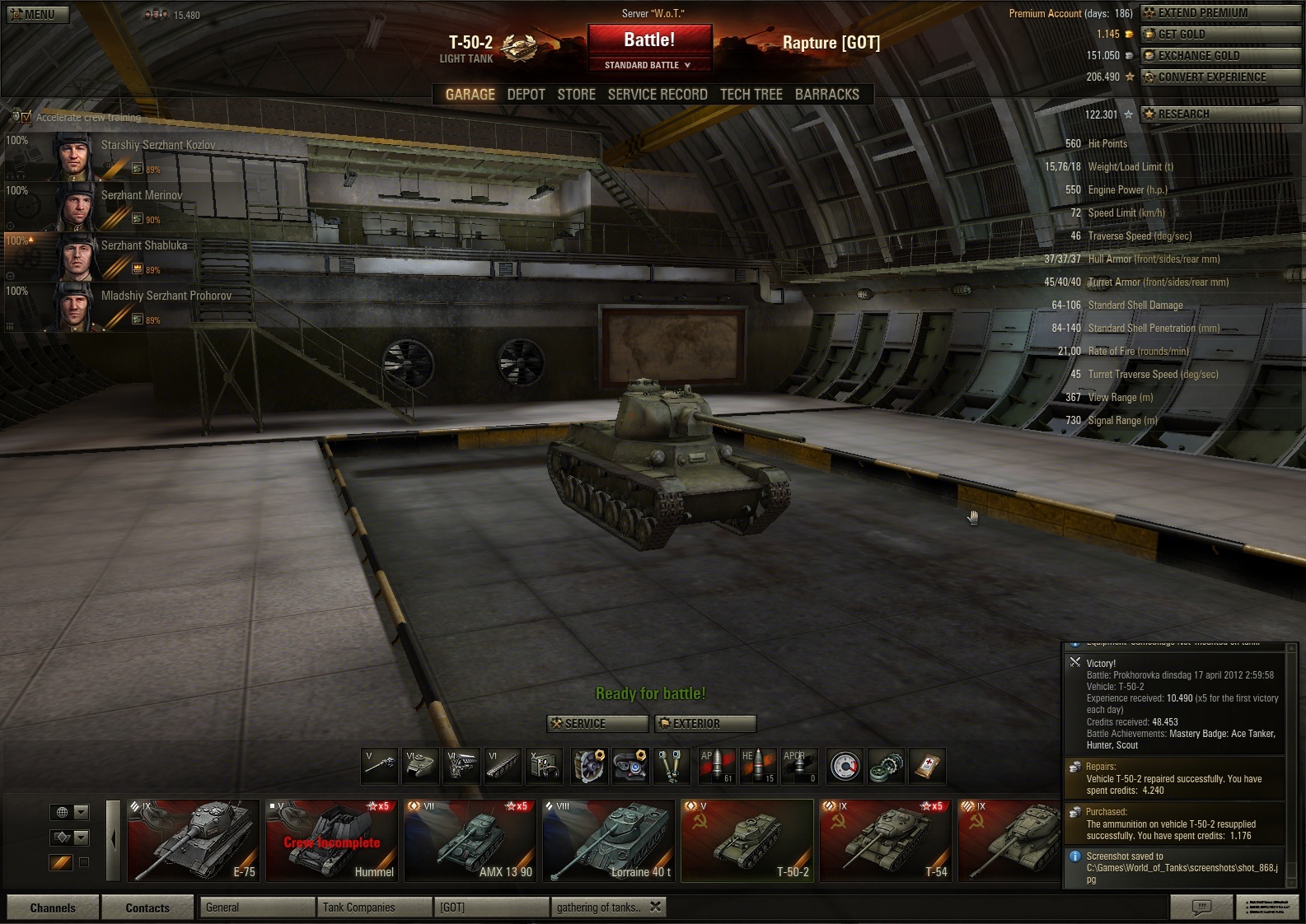1306x924 pixels.
Task: Close the gathering of tanks chat tab
Action: pyautogui.click(x=655, y=907)
